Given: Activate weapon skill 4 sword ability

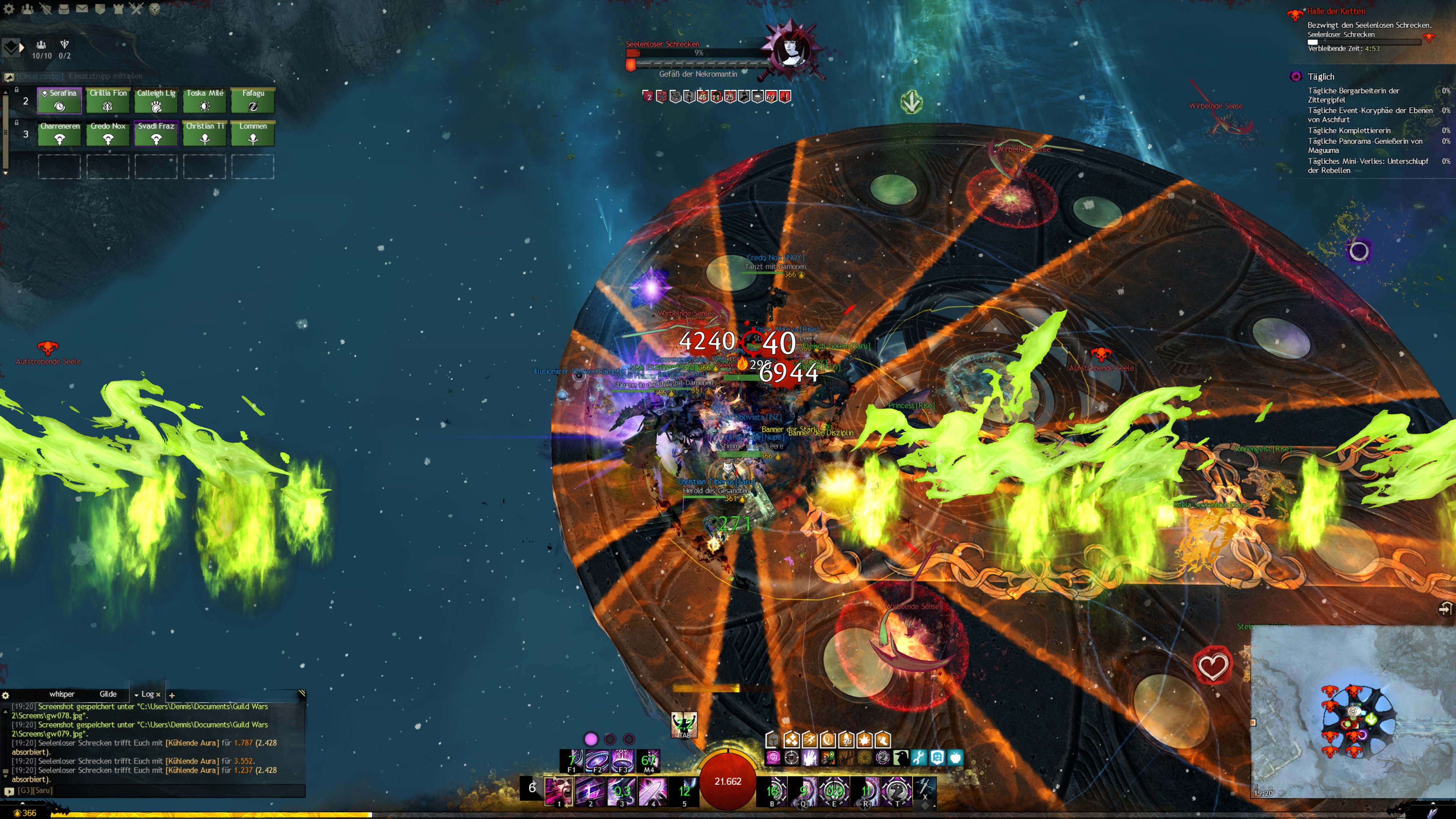Looking at the screenshot, I should click(x=653, y=789).
